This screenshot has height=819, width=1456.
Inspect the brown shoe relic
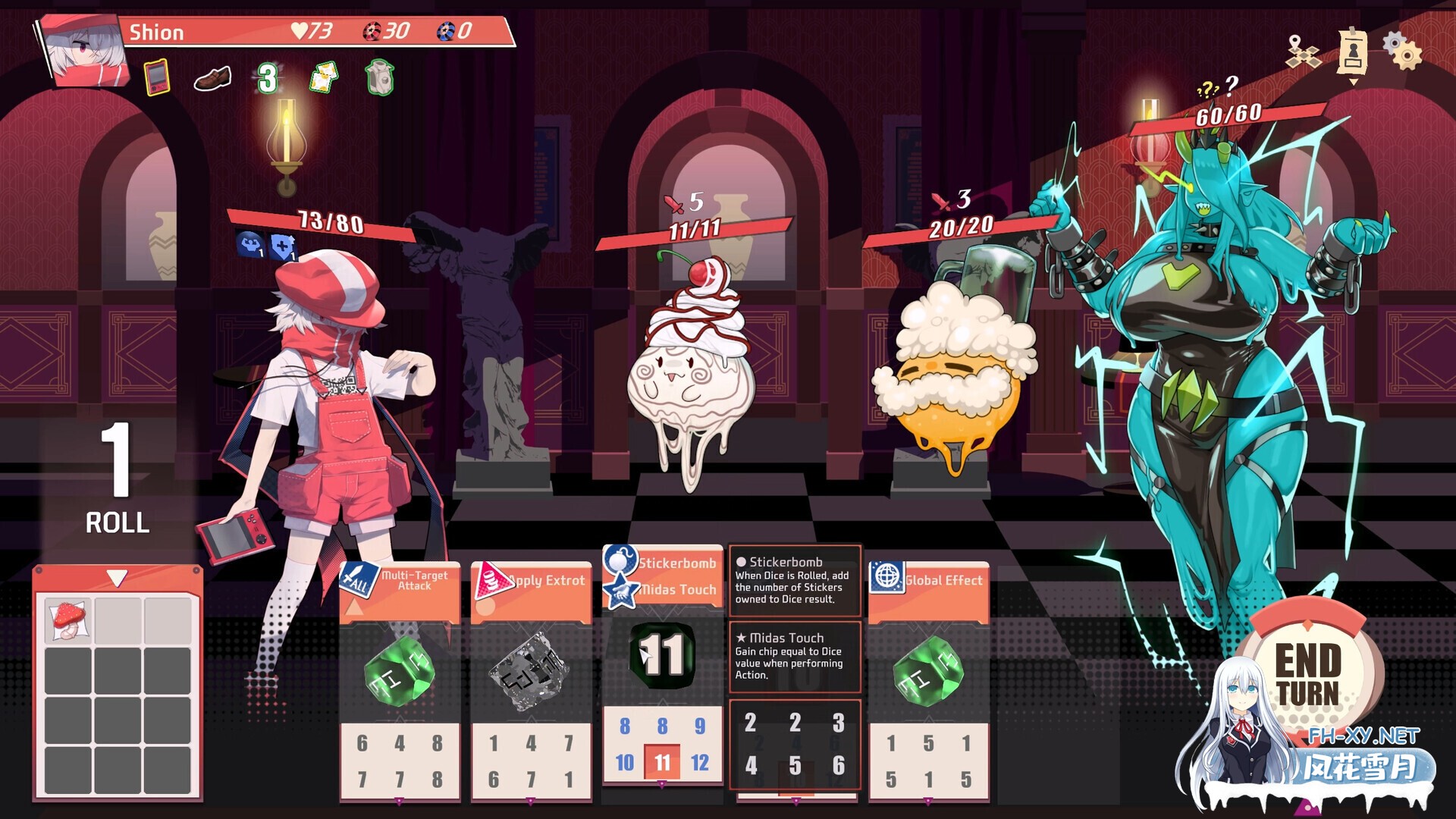point(212,79)
